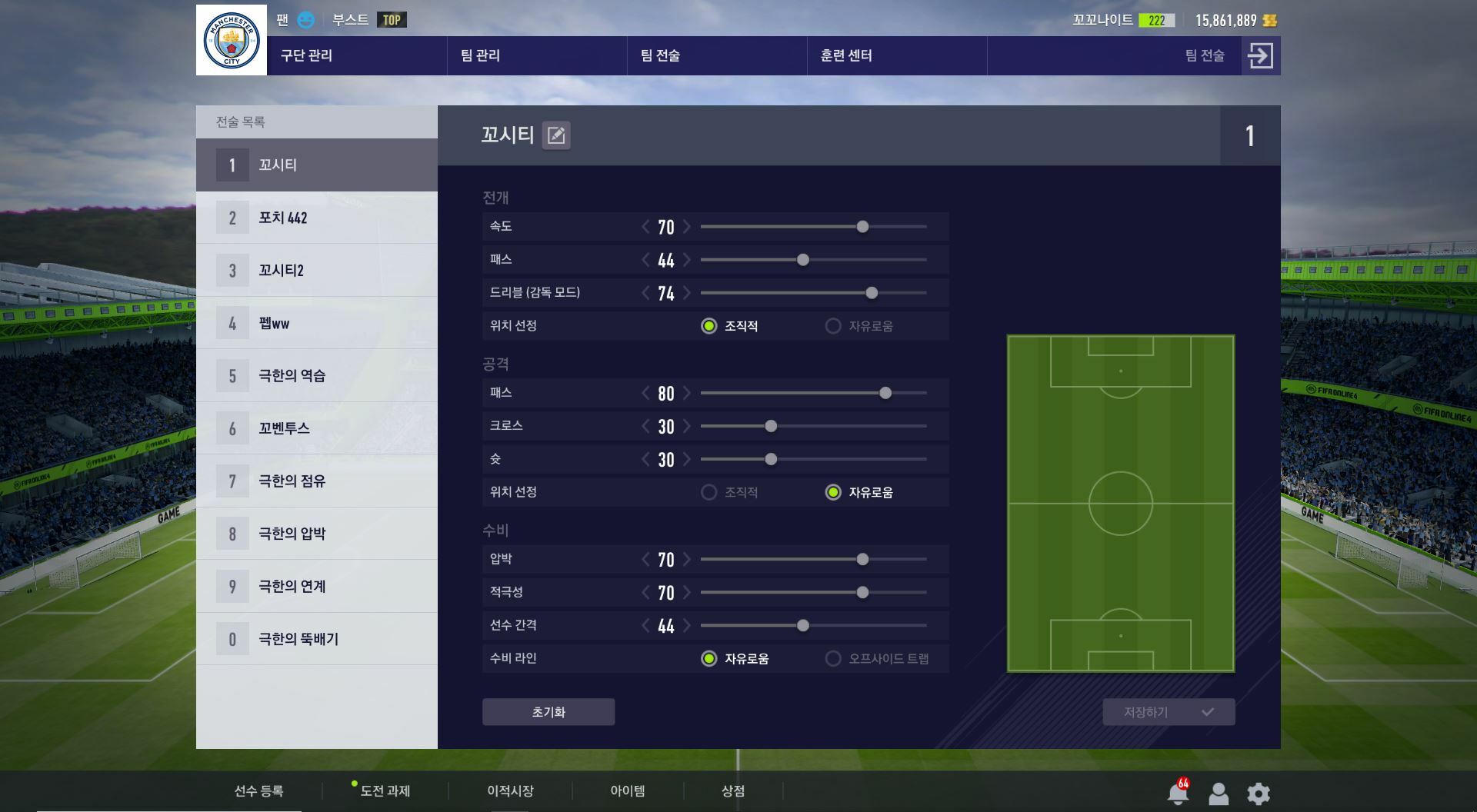Reset tactics with the 초기화 button

(x=548, y=712)
